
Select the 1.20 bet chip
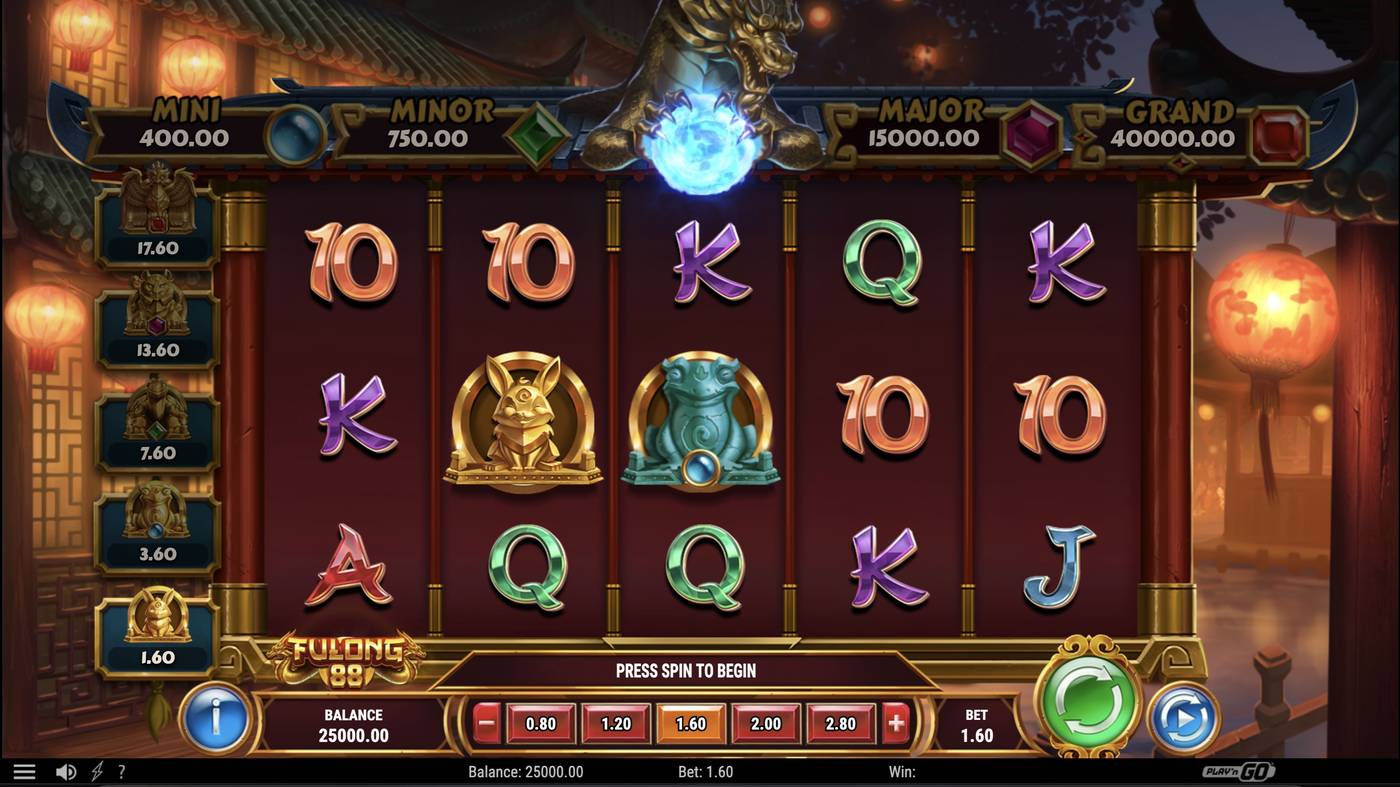[615, 723]
